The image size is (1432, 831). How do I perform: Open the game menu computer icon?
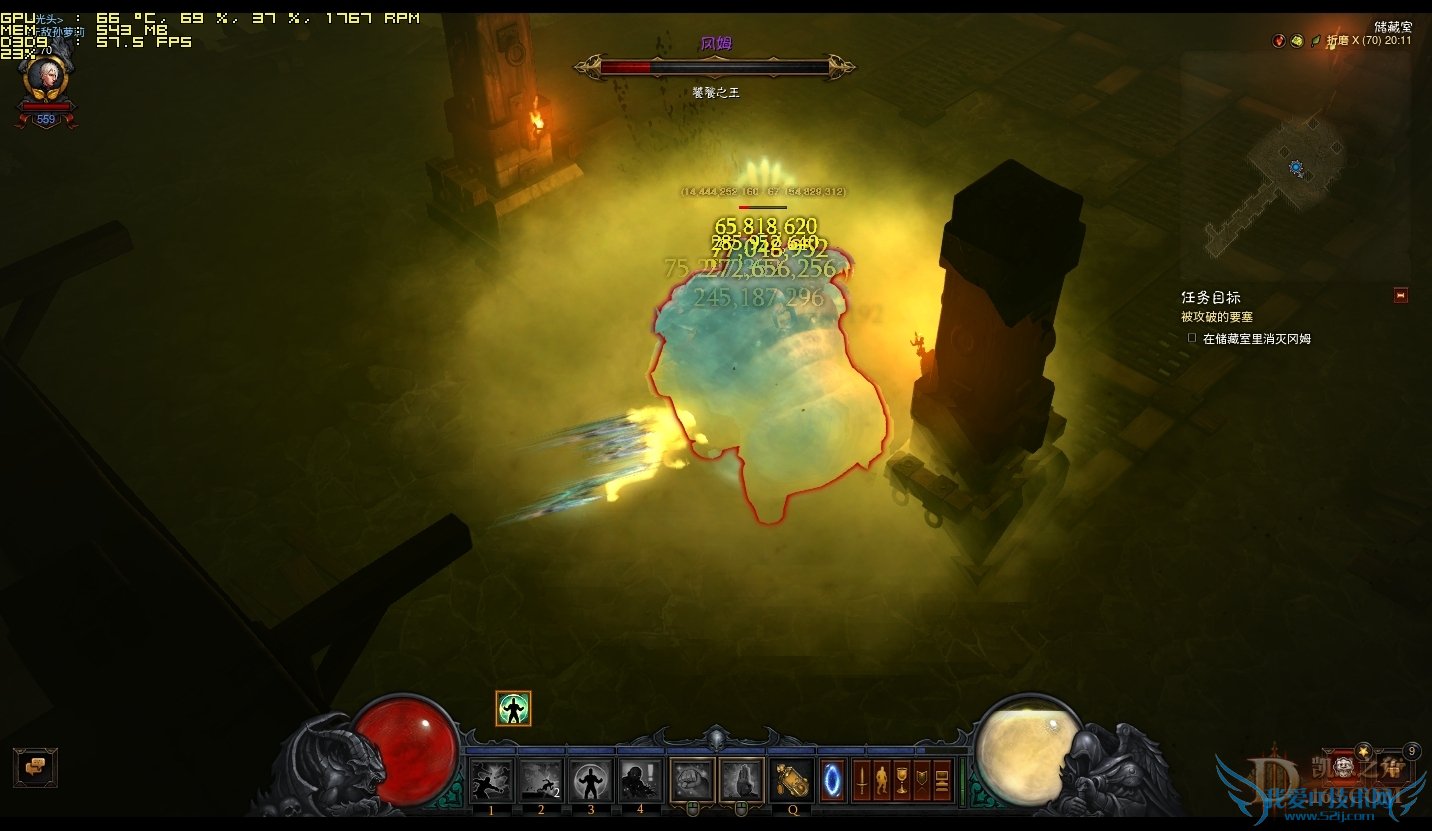click(x=942, y=781)
